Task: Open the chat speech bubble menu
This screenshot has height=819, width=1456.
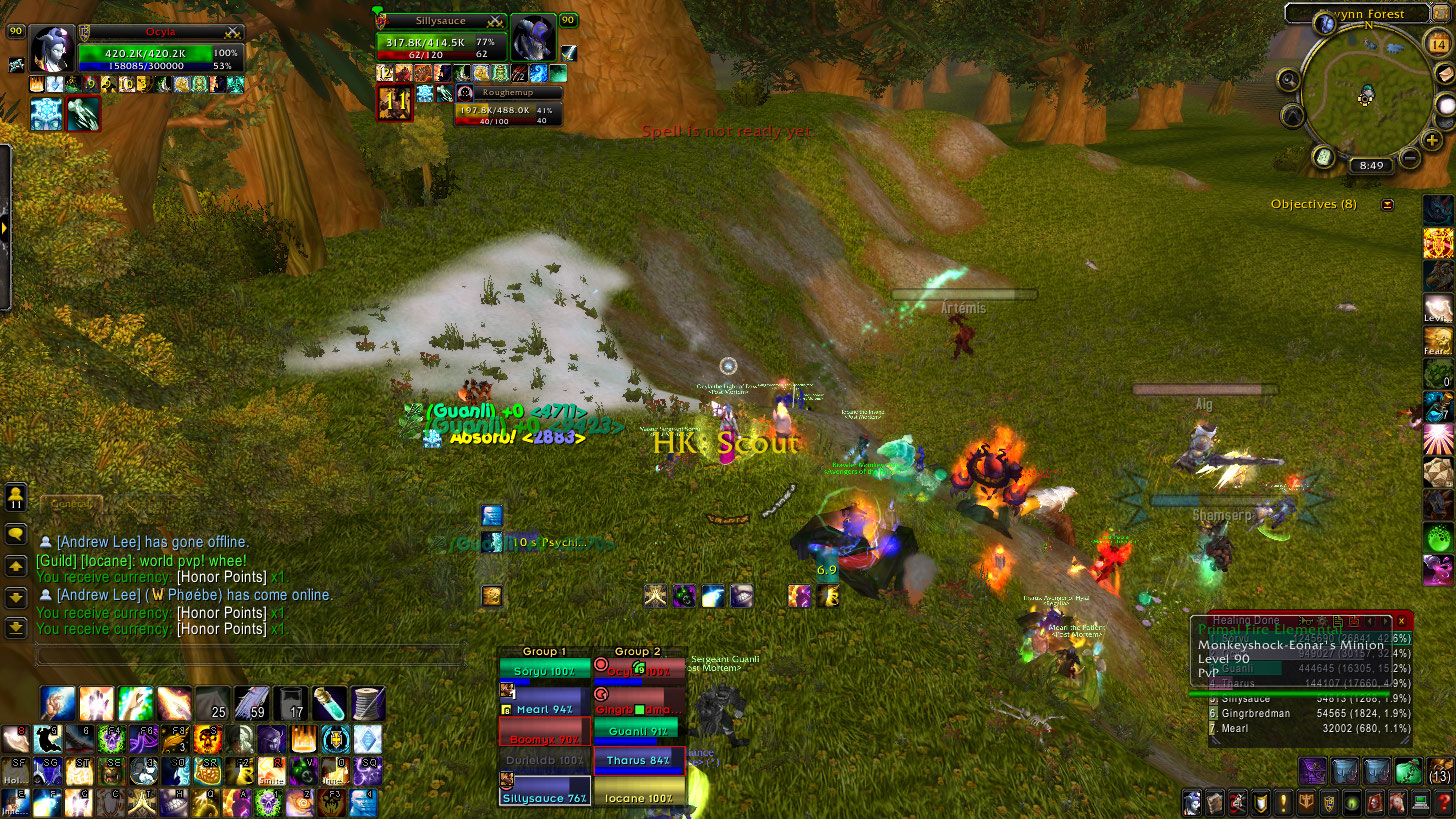Action: point(16,535)
